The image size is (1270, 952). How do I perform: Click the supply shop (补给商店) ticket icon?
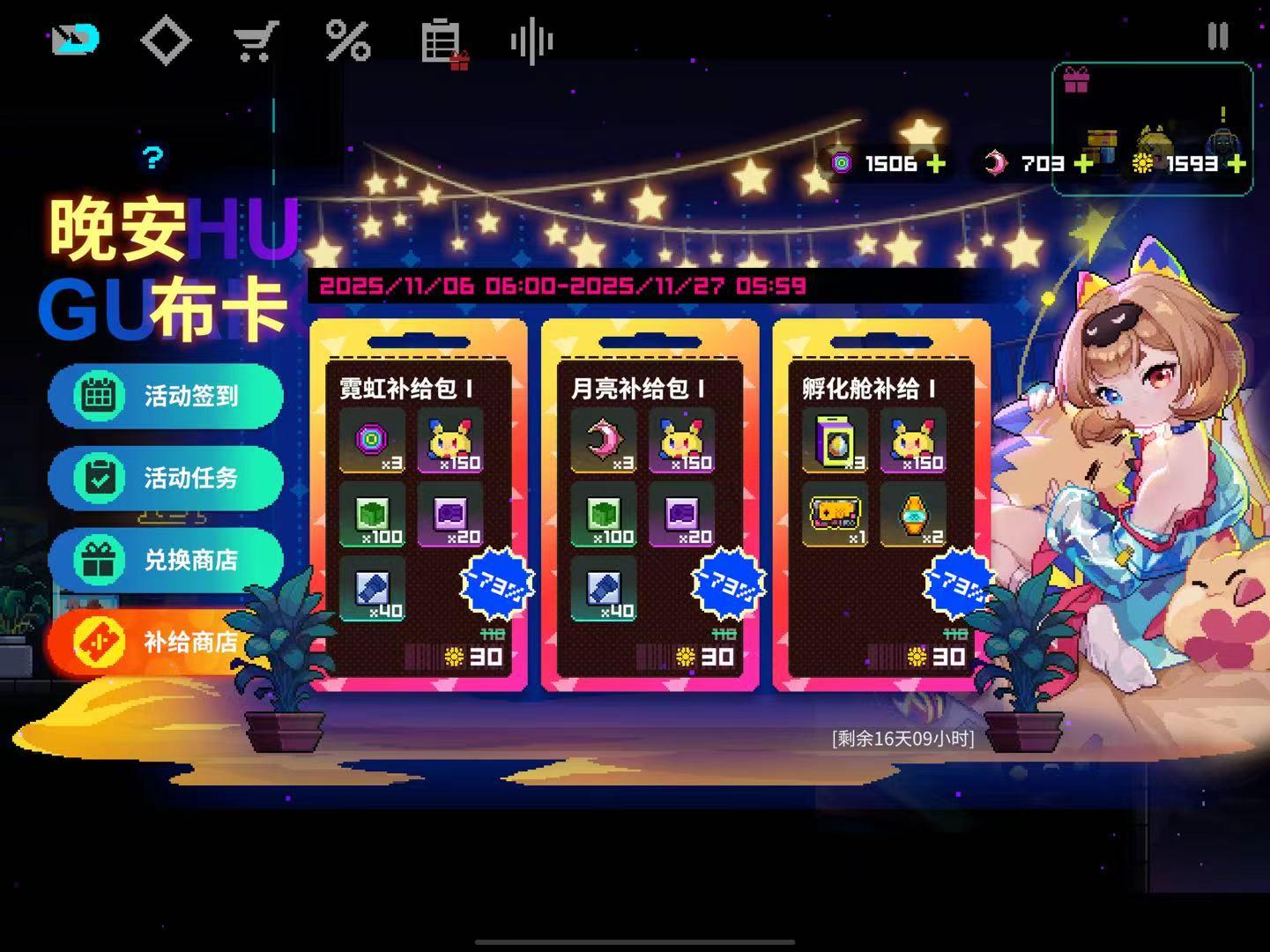100,642
